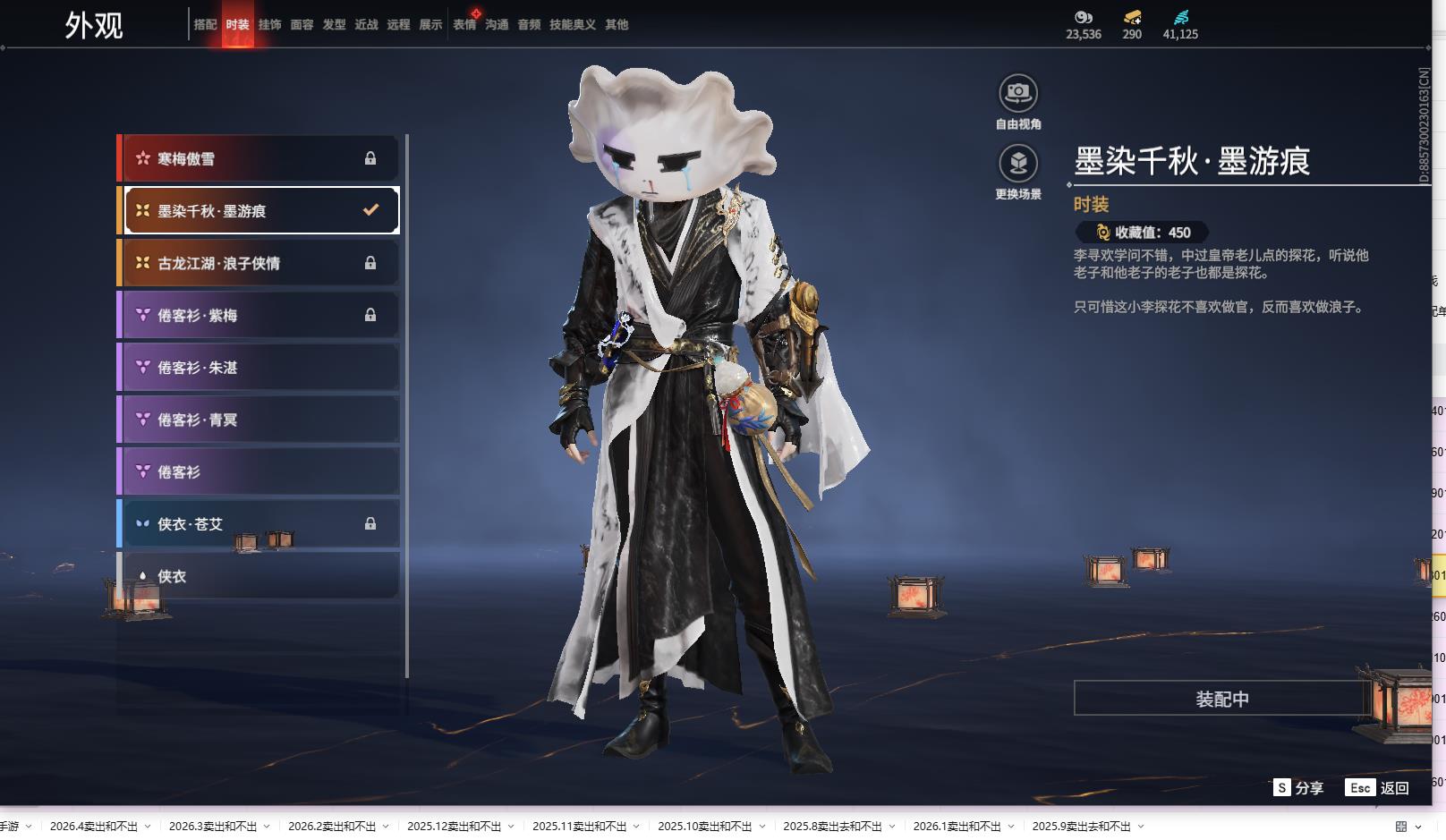Open the 挂饰 accessories tab
The height and width of the screenshot is (840, 1446).
tap(269, 25)
